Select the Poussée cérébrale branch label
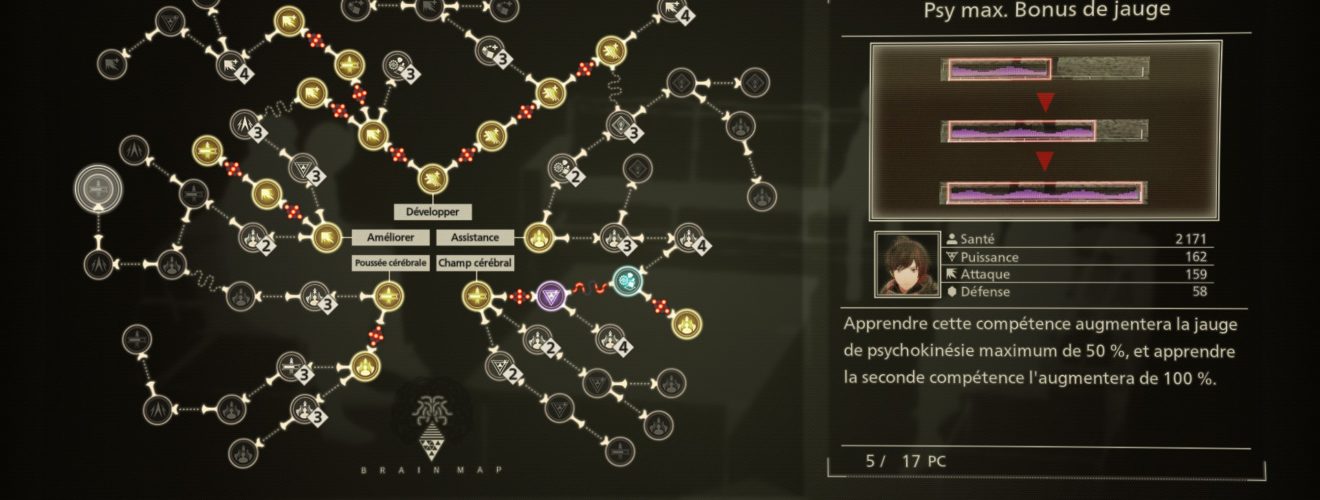Image resolution: width=1320 pixels, height=500 pixels. 390,263
